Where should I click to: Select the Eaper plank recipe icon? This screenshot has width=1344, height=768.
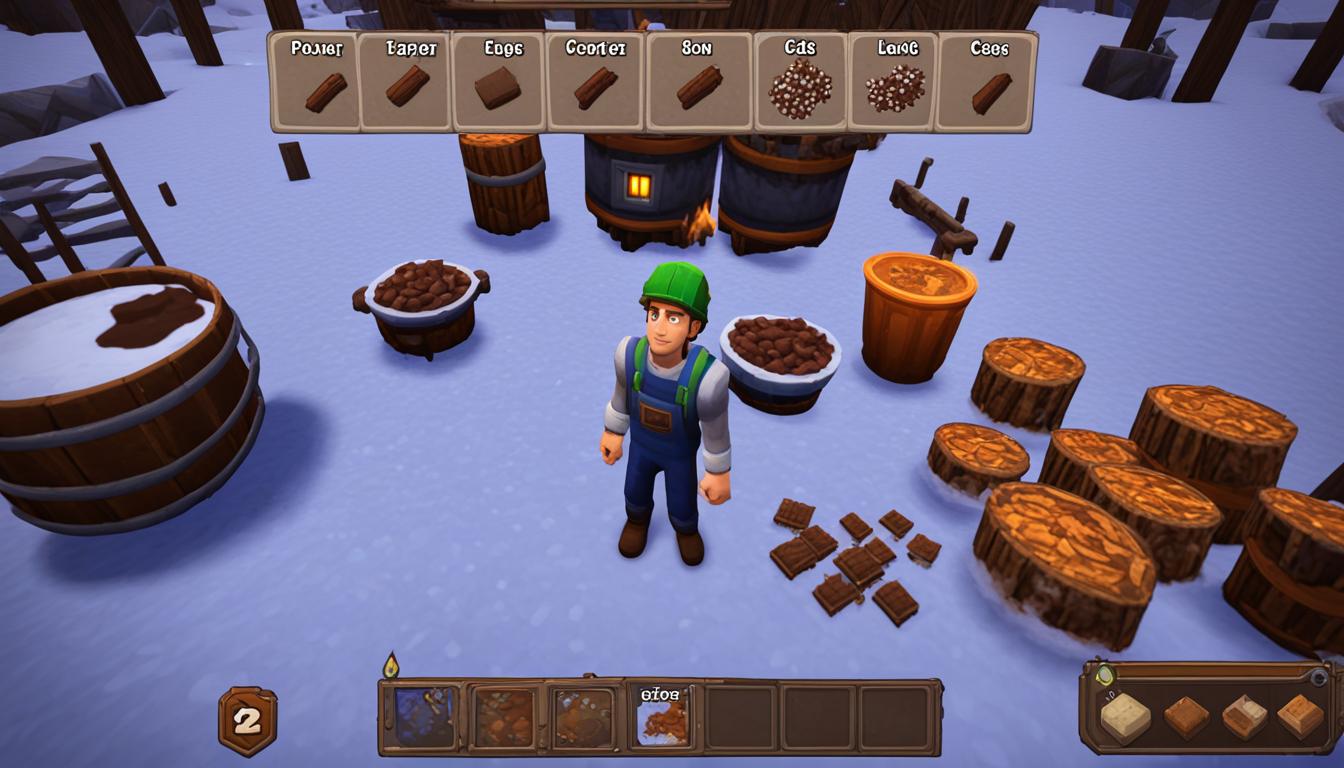406,85
